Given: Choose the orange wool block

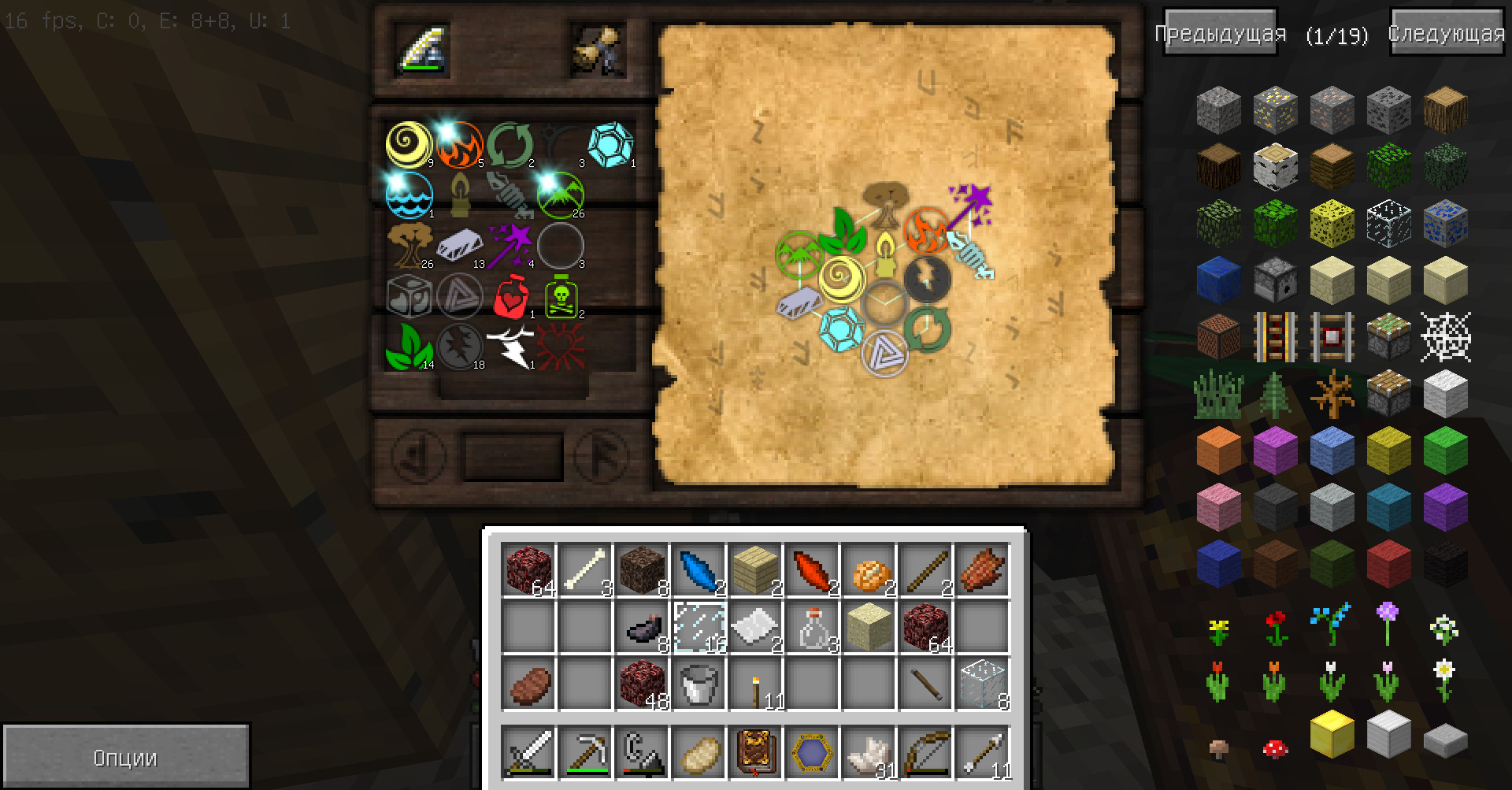Looking at the screenshot, I should (x=1218, y=449).
